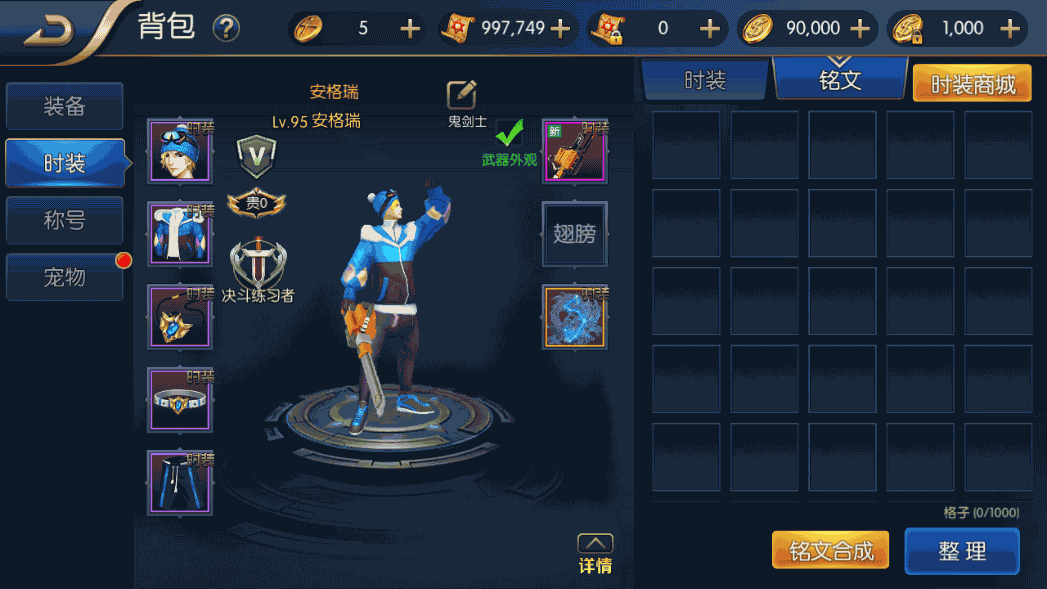Screen dimensions: 1047x589
Task: Open the 宠物 pets tab
Action: tap(64, 277)
